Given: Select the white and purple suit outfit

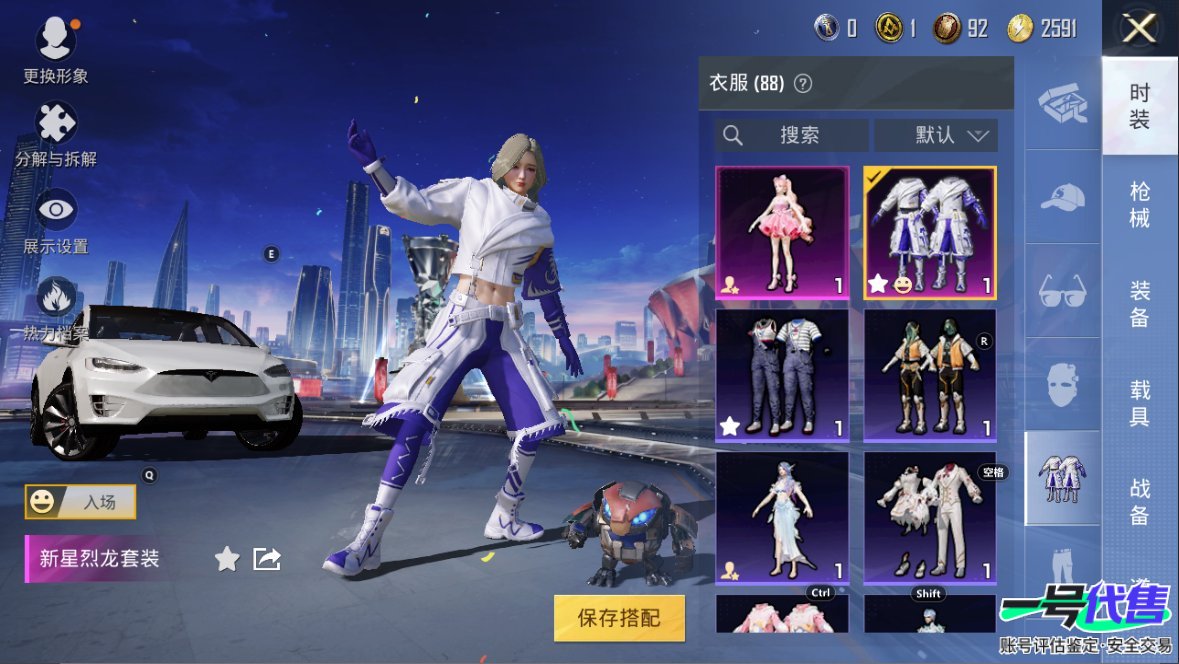Looking at the screenshot, I should point(930,233).
